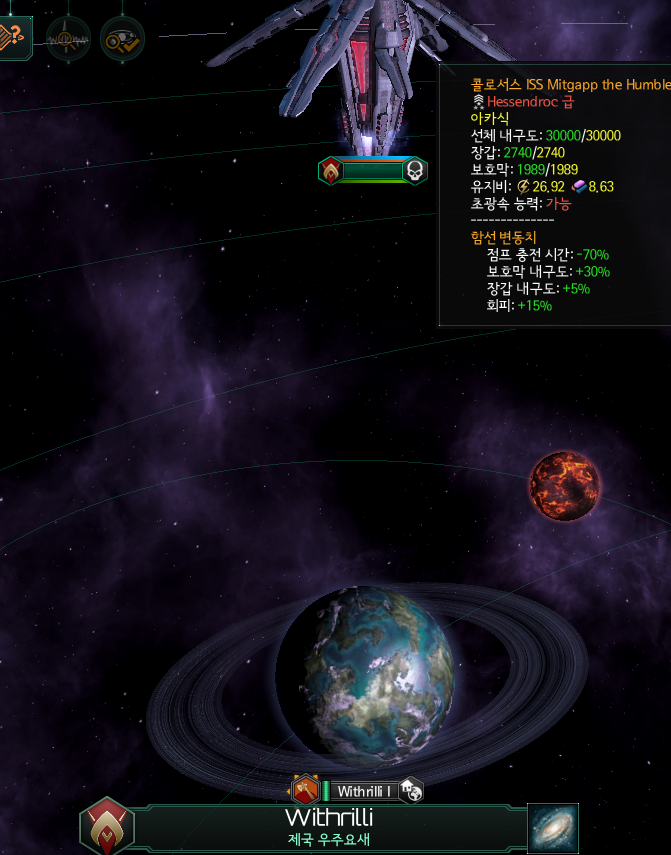This screenshot has width=671, height=855.
Task: Click the magnifier over waveform icon
Action: (x=68, y=39)
